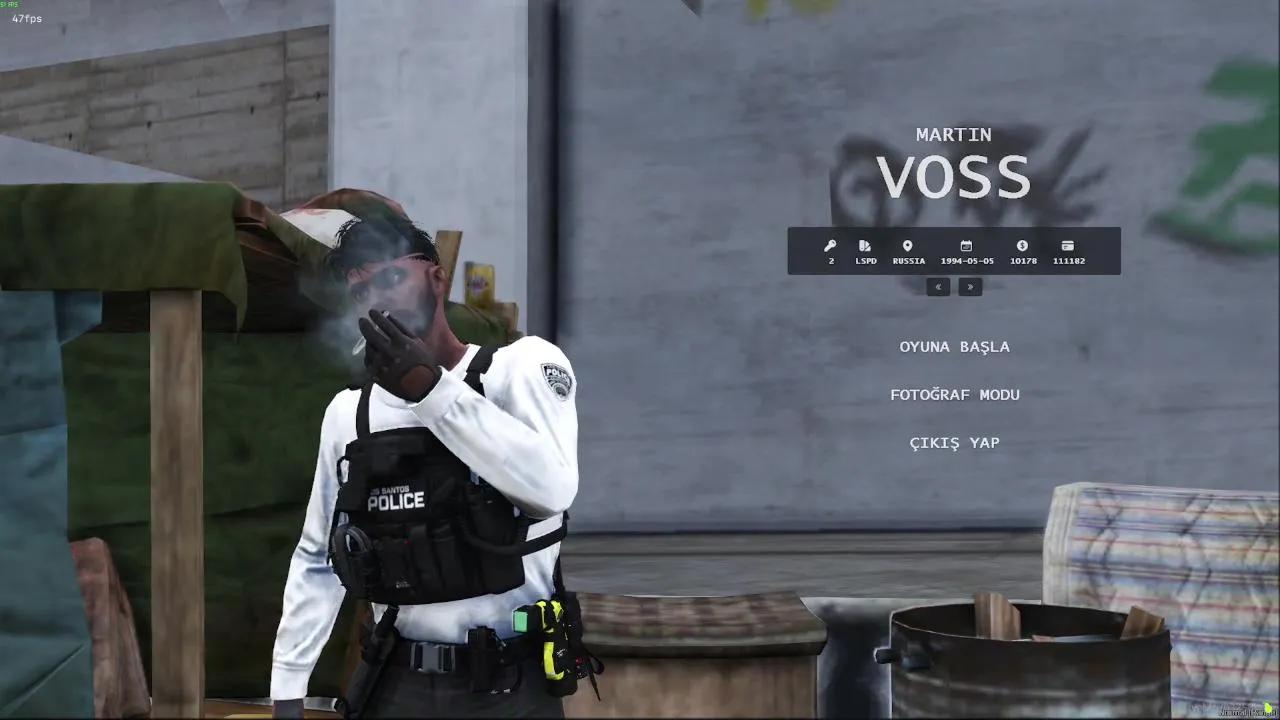Select the bank card icon showing 111182
Viewport: 1280px width, 720px height.
1068,245
